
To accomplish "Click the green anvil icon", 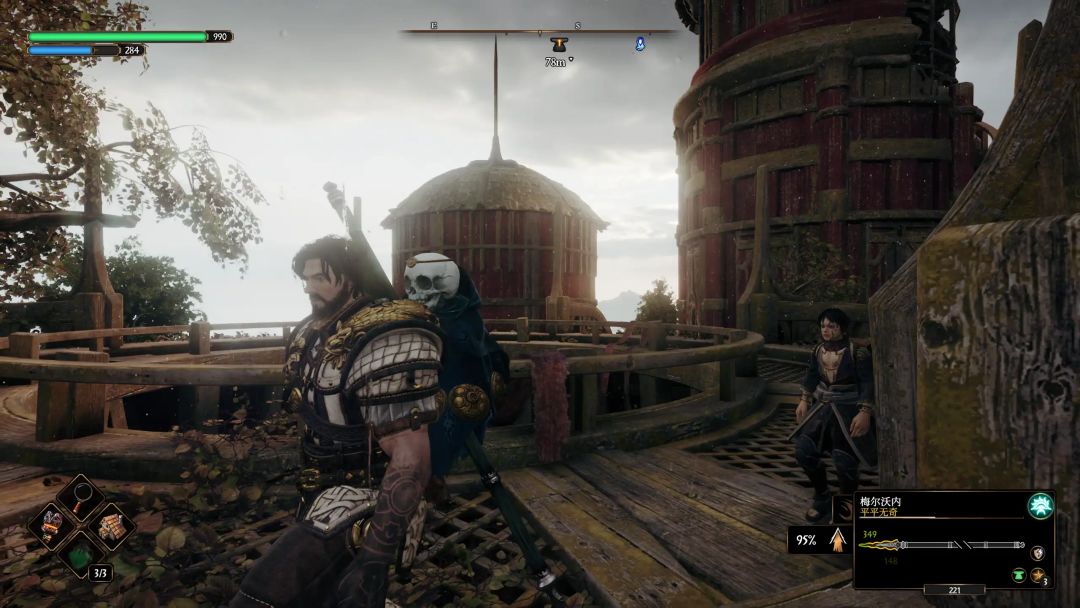I will pyautogui.click(x=1018, y=575).
